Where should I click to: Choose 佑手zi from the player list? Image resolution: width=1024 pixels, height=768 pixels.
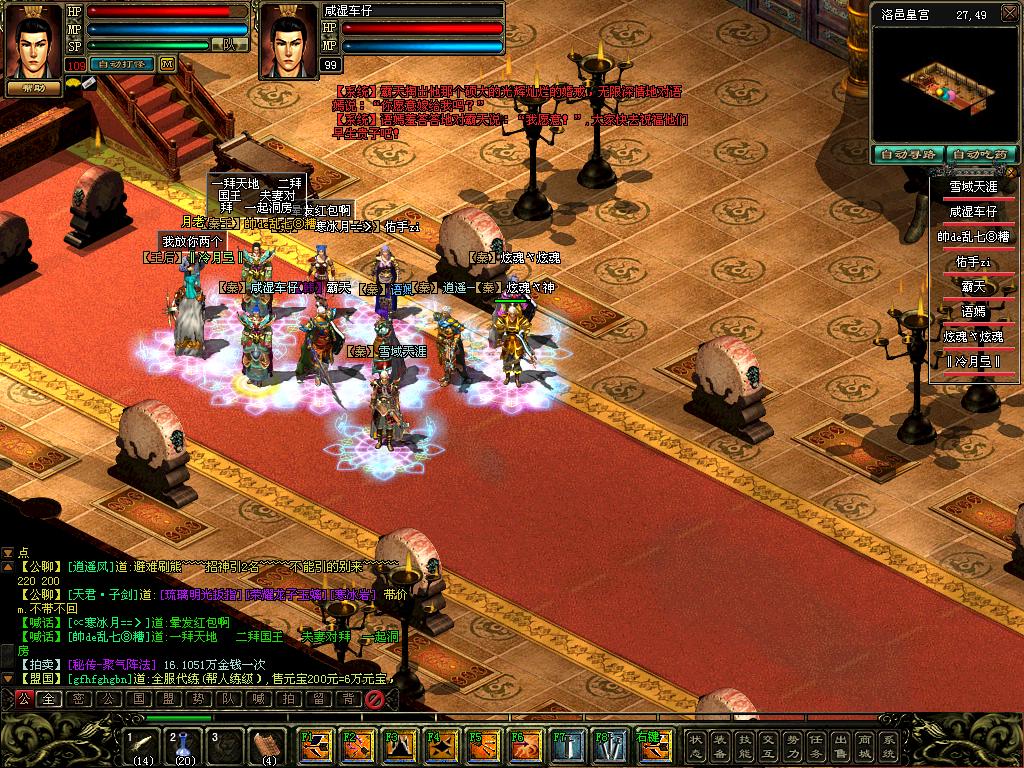point(973,262)
